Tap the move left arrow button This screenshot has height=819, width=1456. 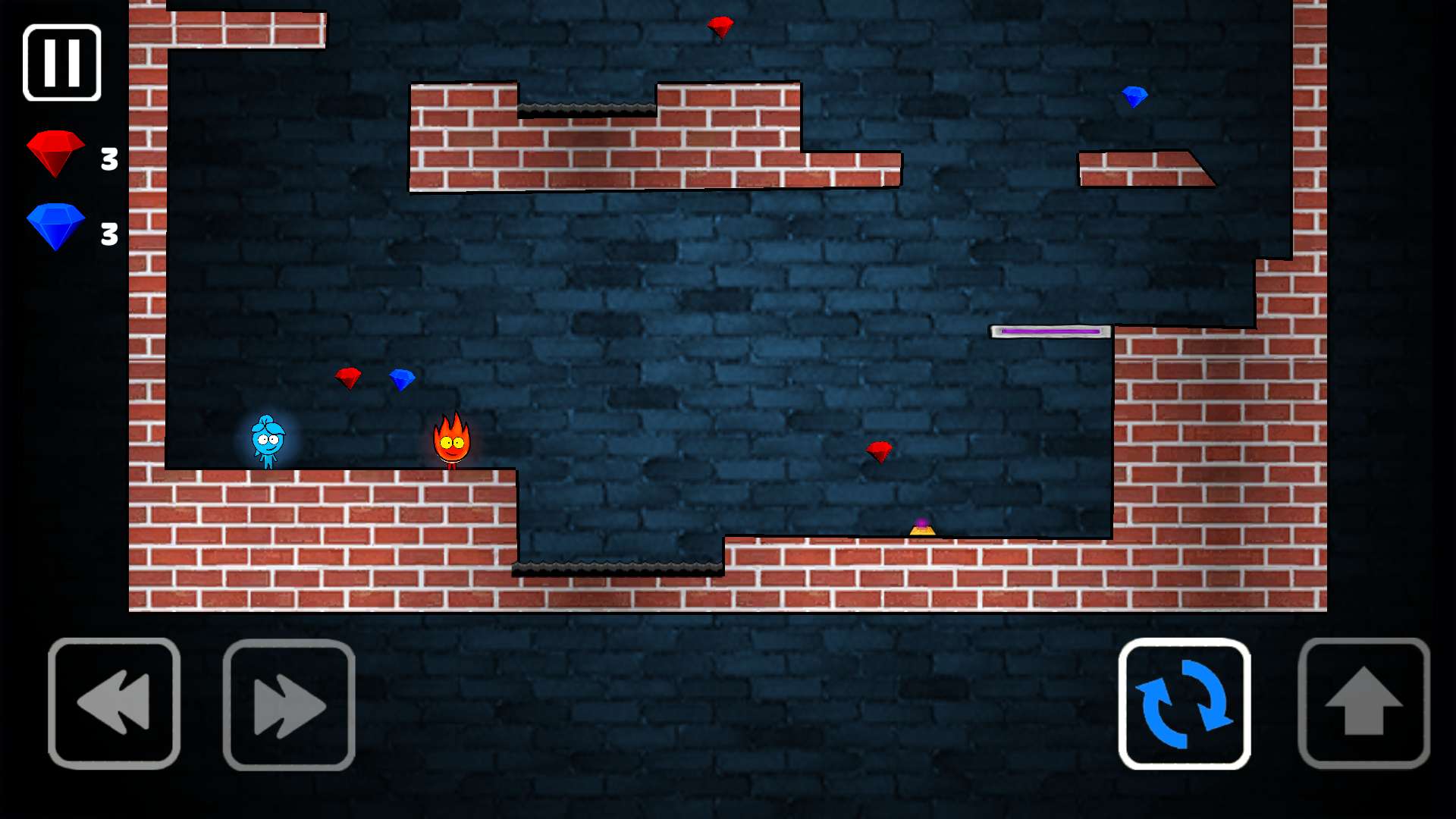tap(115, 704)
